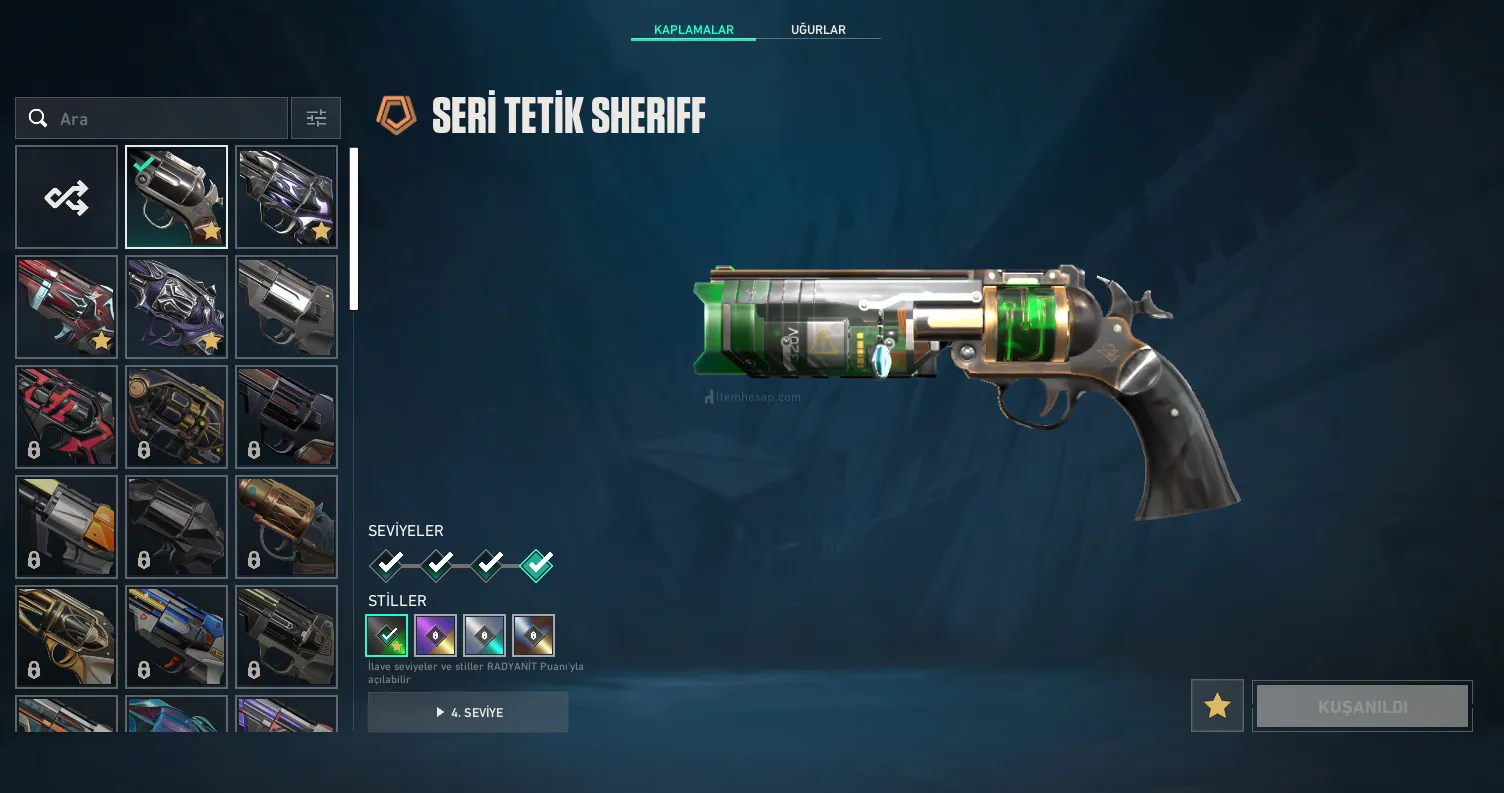Open the skin filter options button
This screenshot has width=1504, height=793.
316,119
